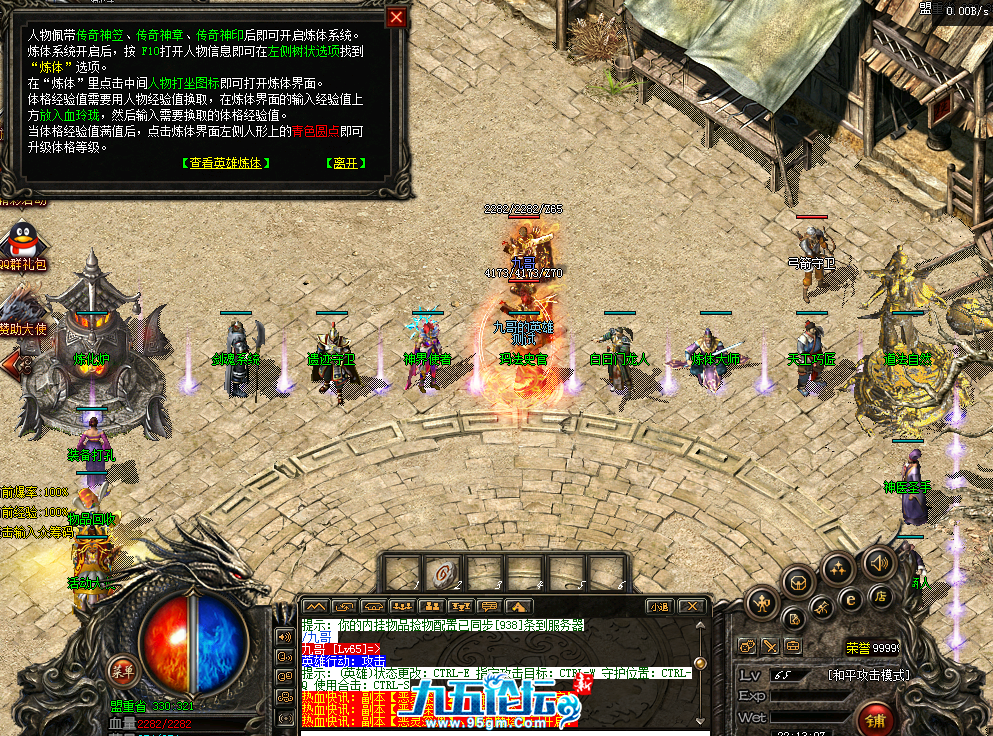This screenshot has height=736, width=993.
Task: Close the chat panel with its X button
Action: click(690, 606)
